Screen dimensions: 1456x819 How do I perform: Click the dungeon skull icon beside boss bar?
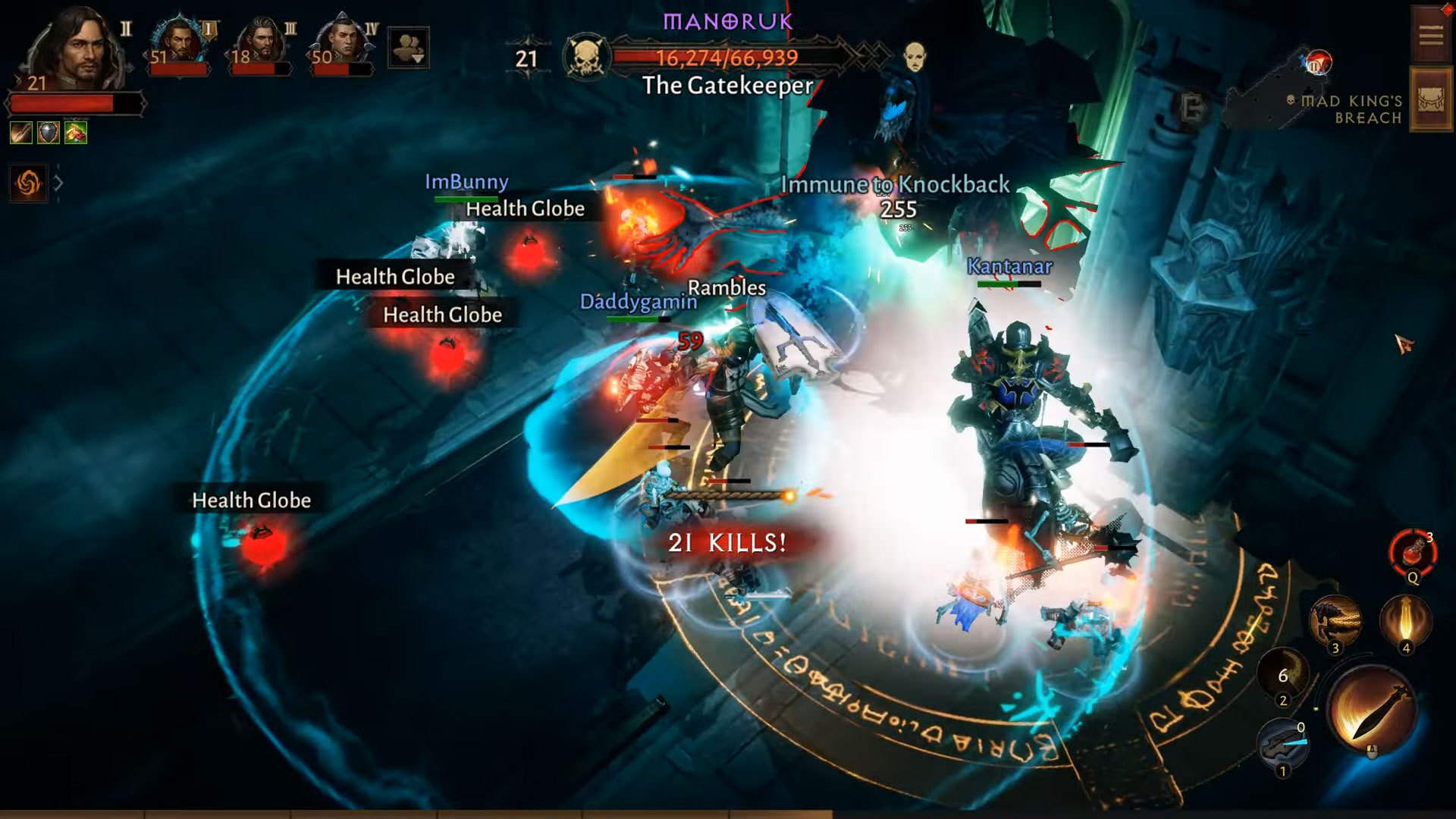[x=587, y=57]
